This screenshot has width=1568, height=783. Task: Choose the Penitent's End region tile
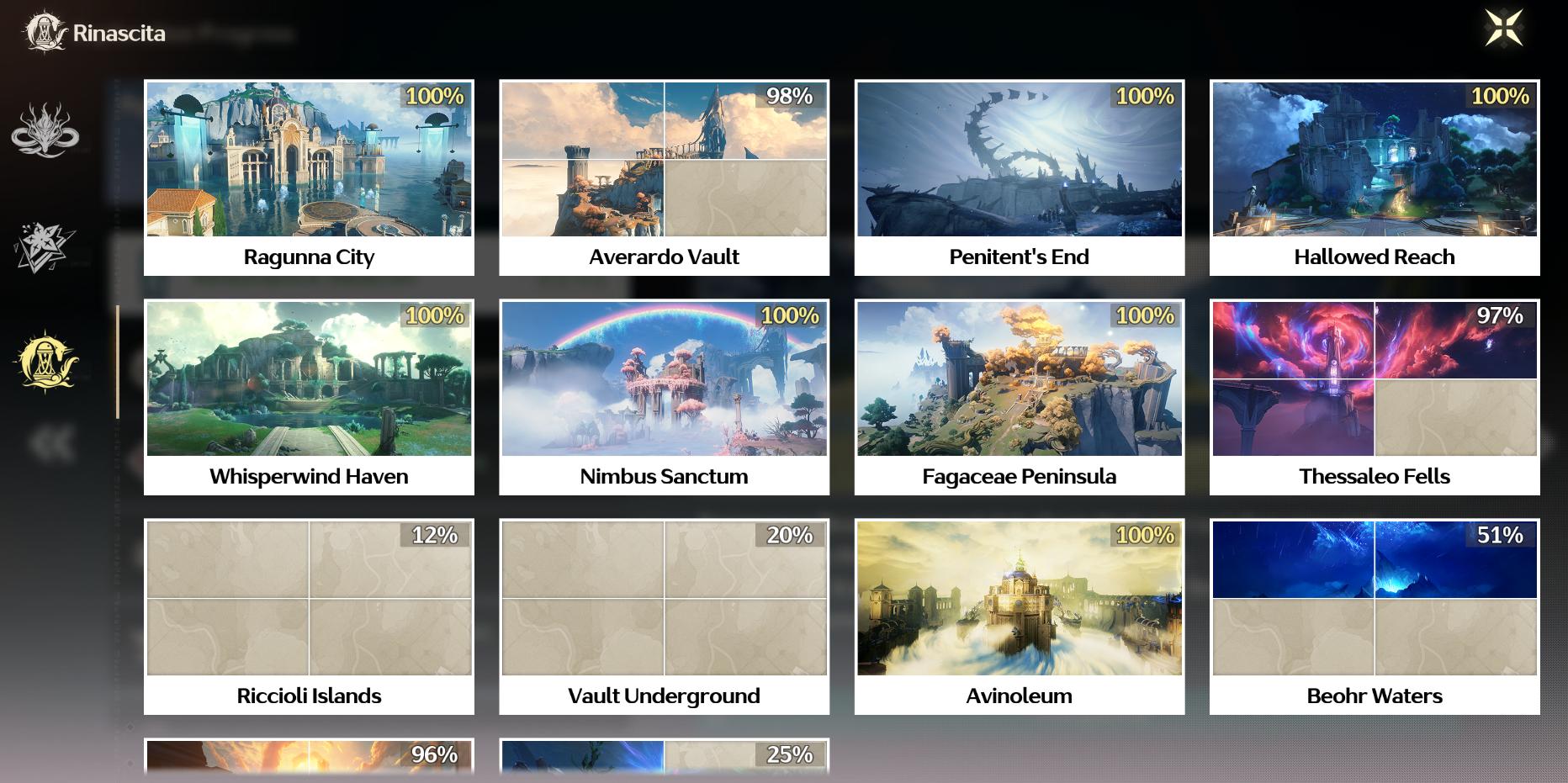(1019, 177)
